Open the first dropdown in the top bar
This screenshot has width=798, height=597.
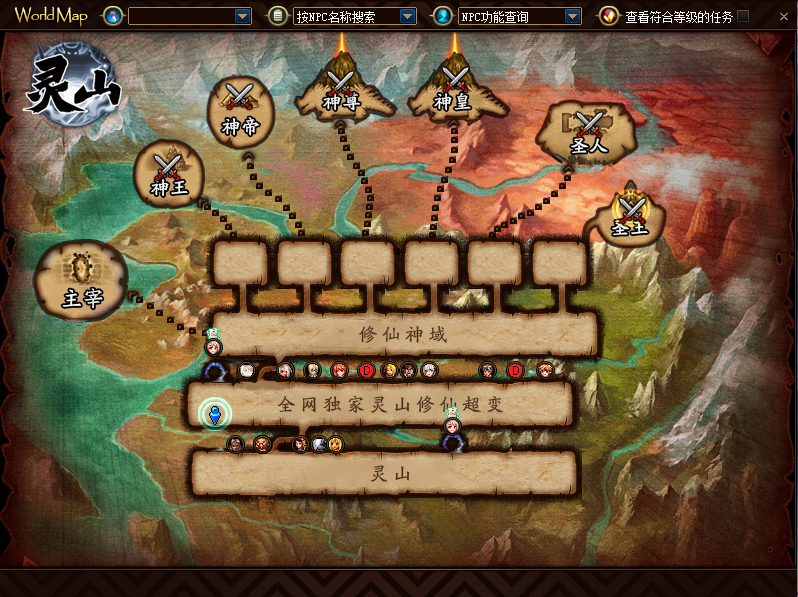[x=243, y=16]
